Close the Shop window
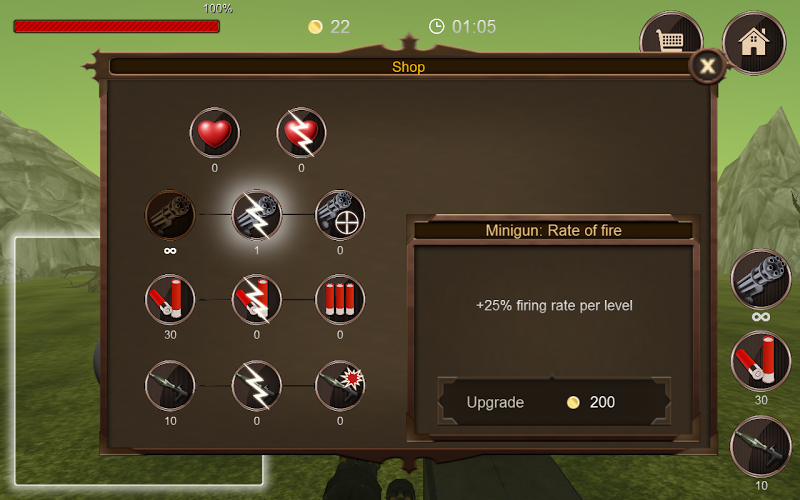800x500 pixels. [x=707, y=67]
